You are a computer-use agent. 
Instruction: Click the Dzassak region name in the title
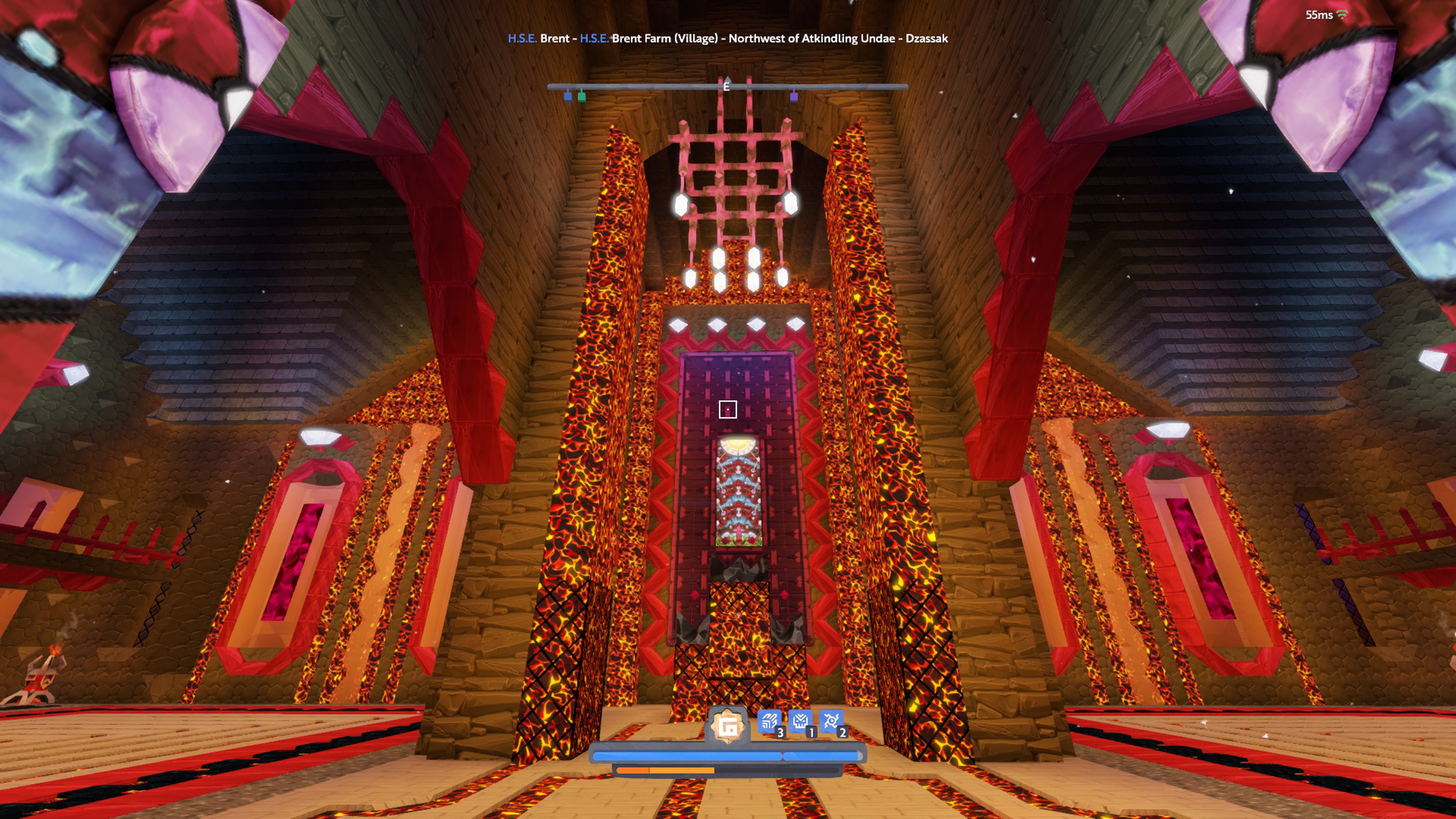tap(927, 38)
